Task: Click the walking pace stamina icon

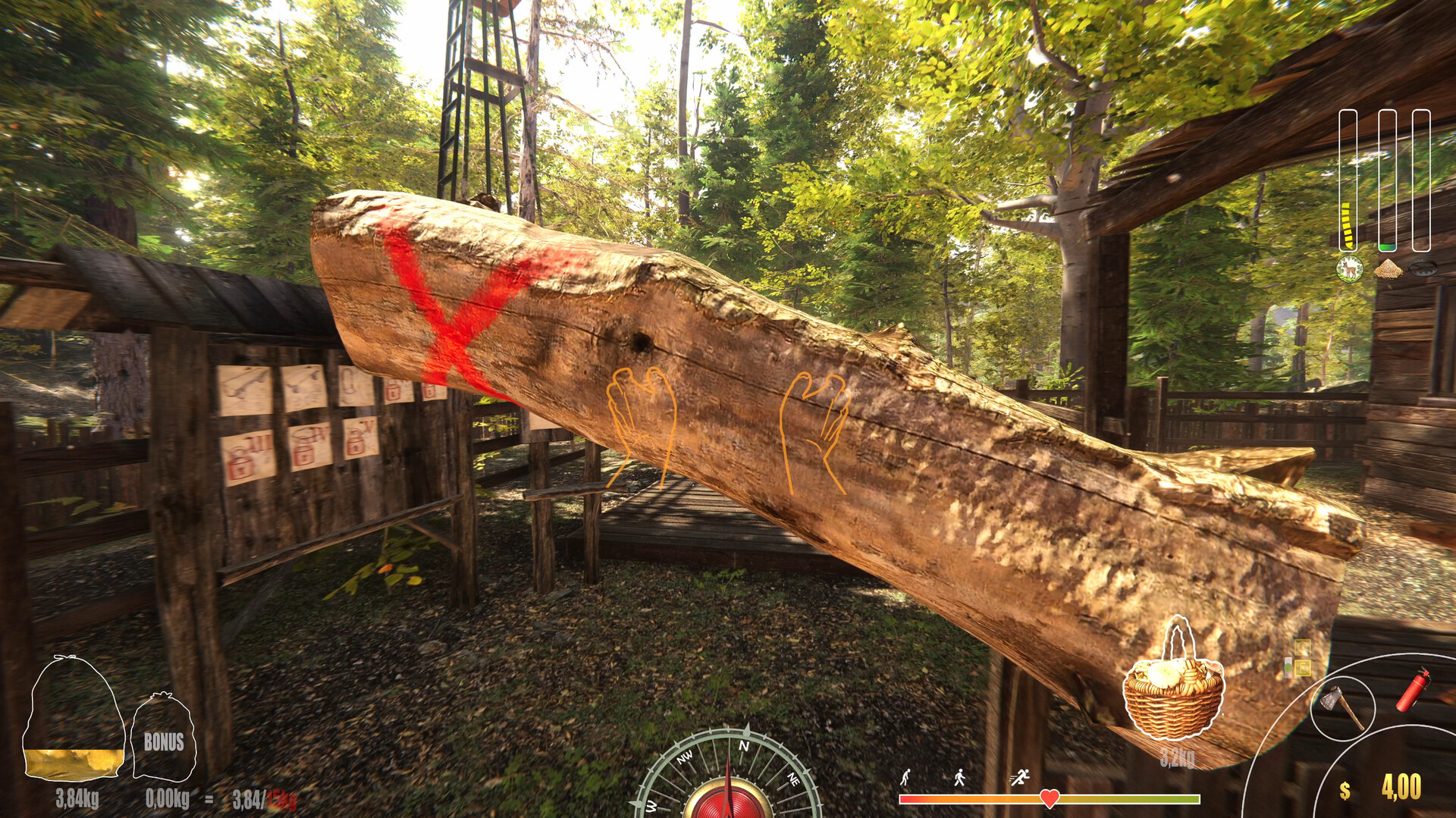Action: point(905,777)
